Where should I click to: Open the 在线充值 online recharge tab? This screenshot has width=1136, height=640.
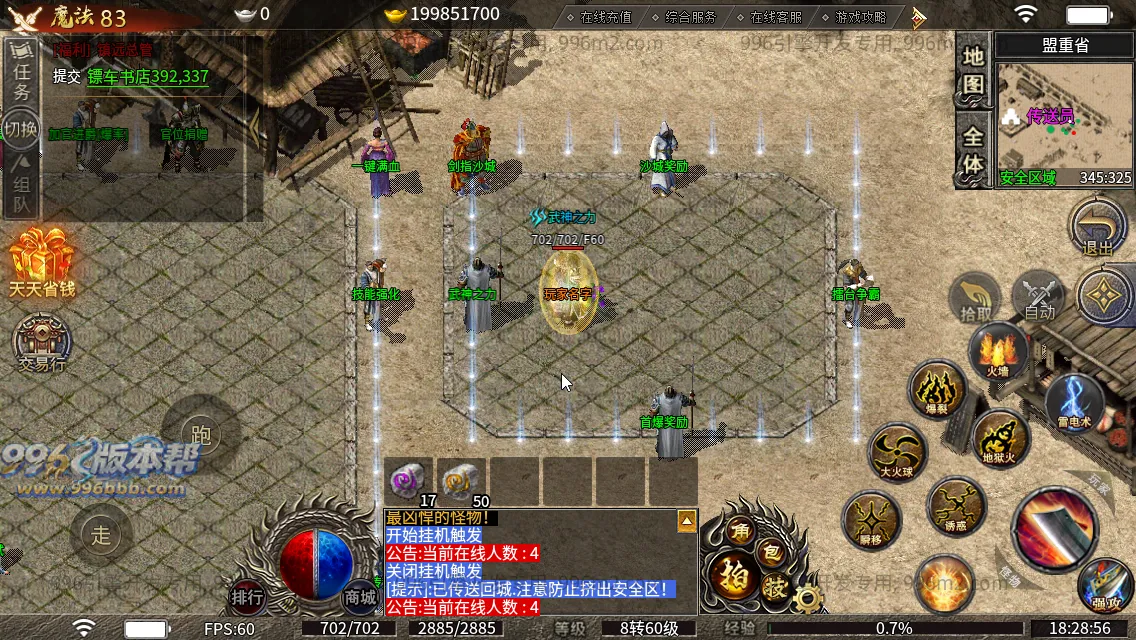click(x=598, y=17)
